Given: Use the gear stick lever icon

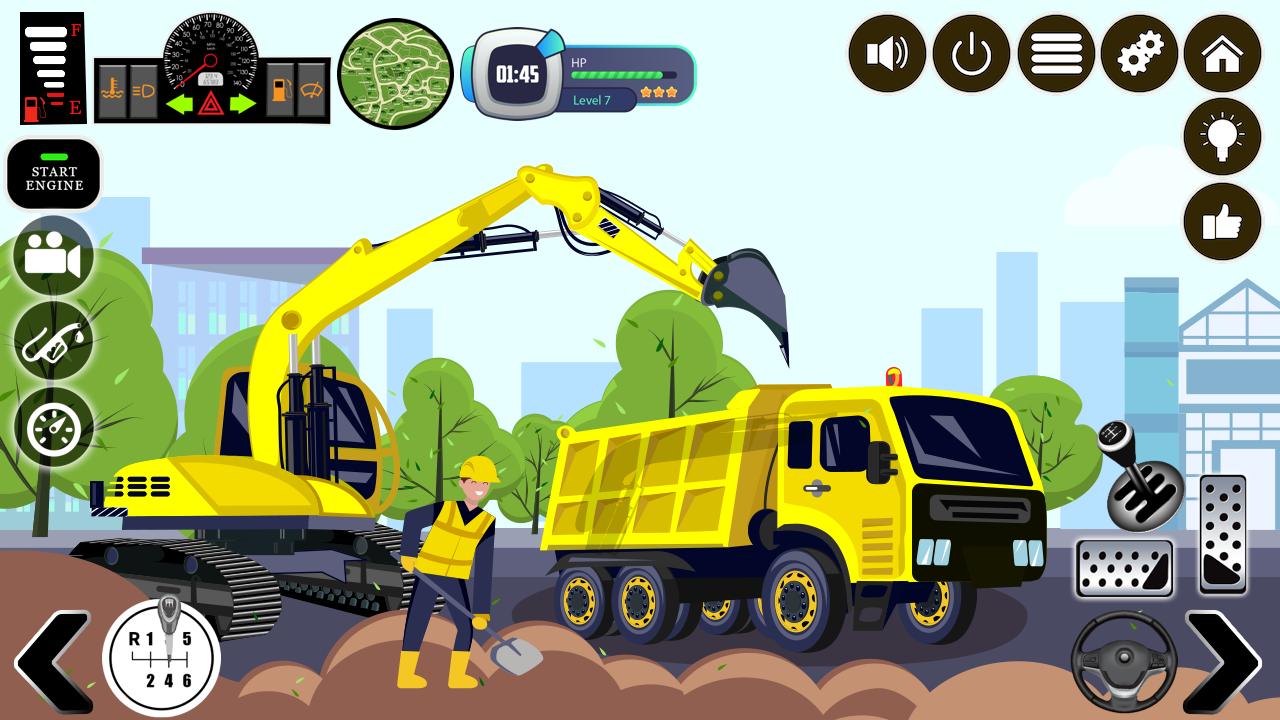Looking at the screenshot, I should (x=1140, y=478).
